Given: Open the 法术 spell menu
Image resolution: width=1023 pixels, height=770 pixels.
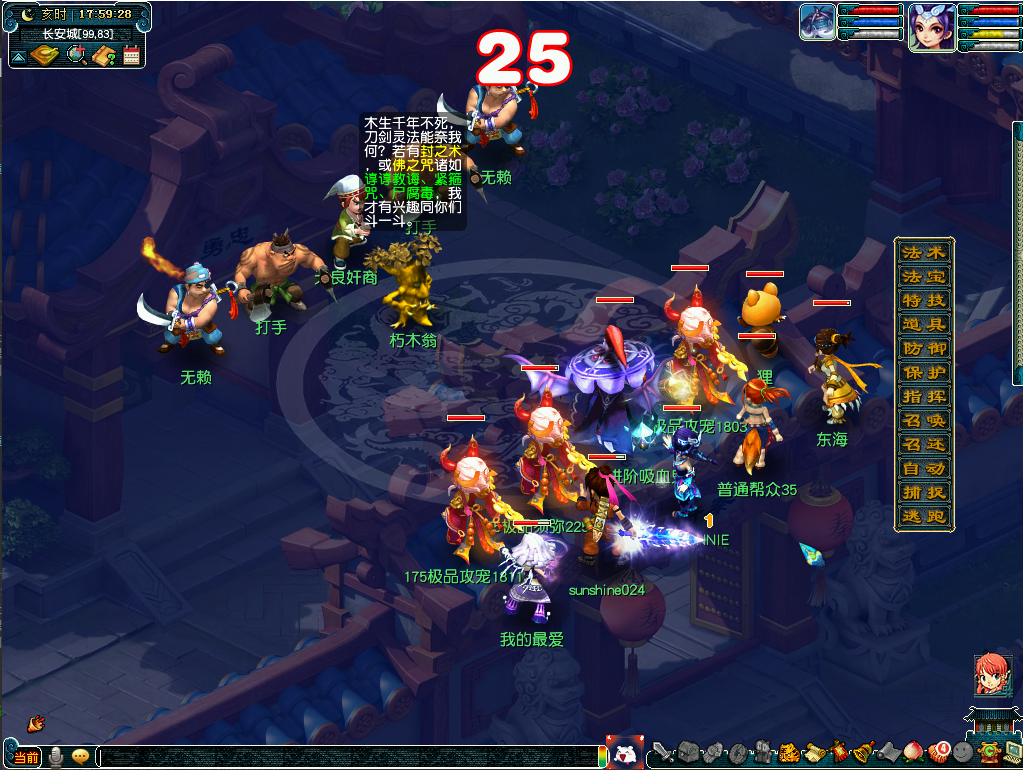Looking at the screenshot, I should (923, 252).
